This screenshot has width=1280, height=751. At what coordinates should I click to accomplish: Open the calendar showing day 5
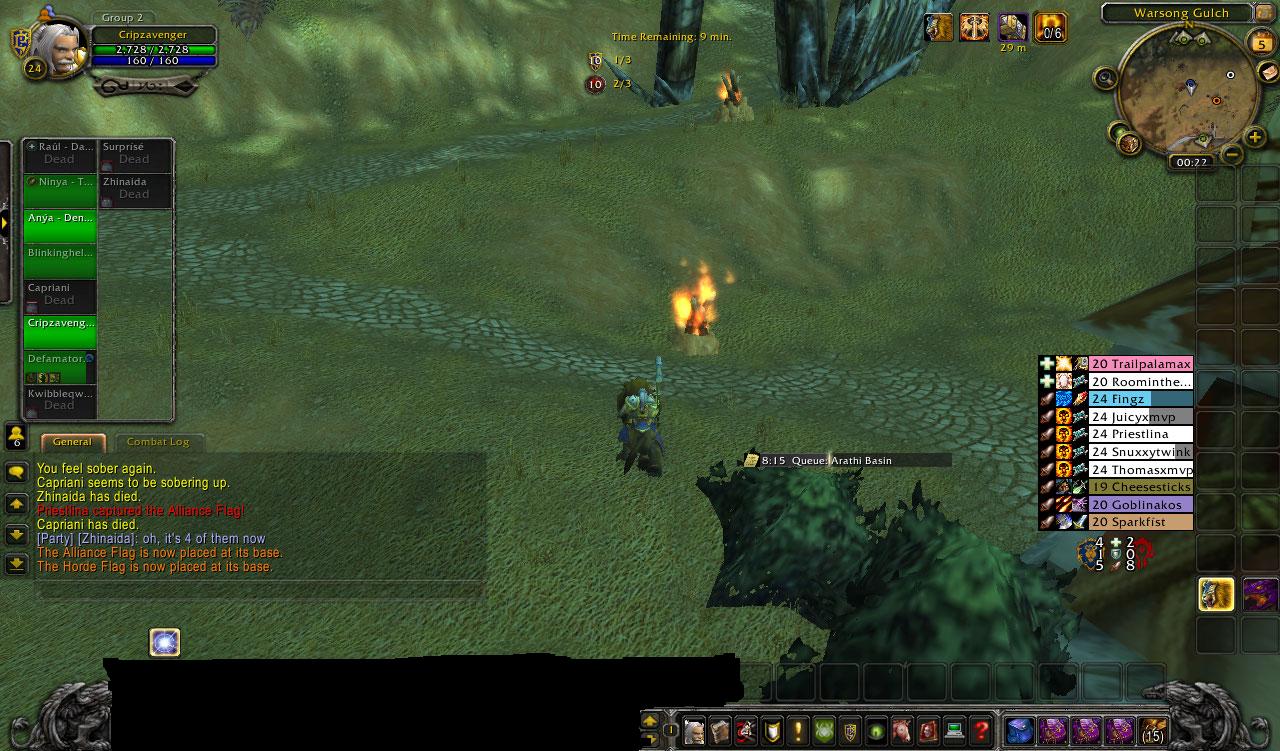tap(1261, 44)
